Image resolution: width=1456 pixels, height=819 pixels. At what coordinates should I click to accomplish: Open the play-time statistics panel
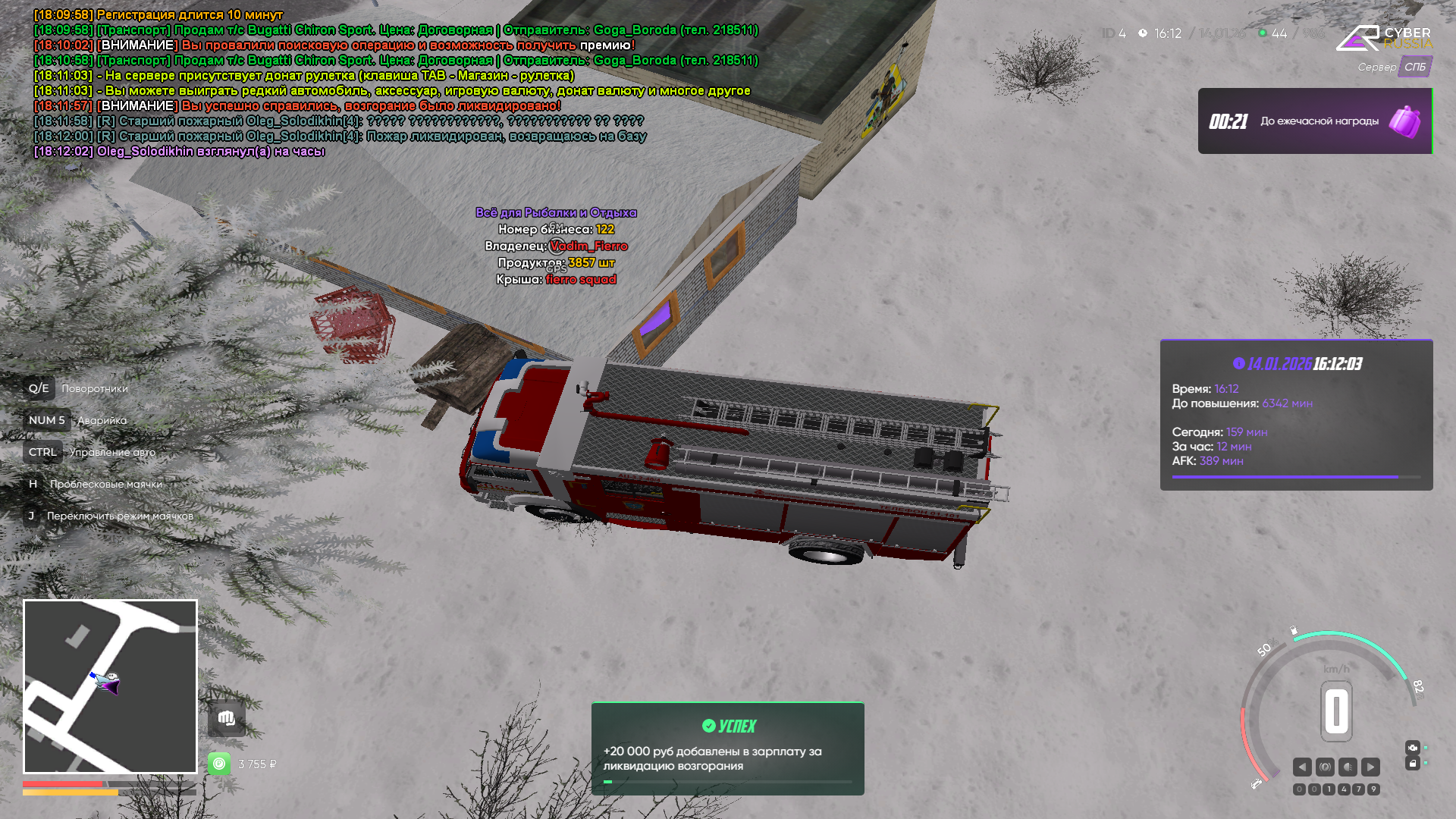tap(1296, 415)
